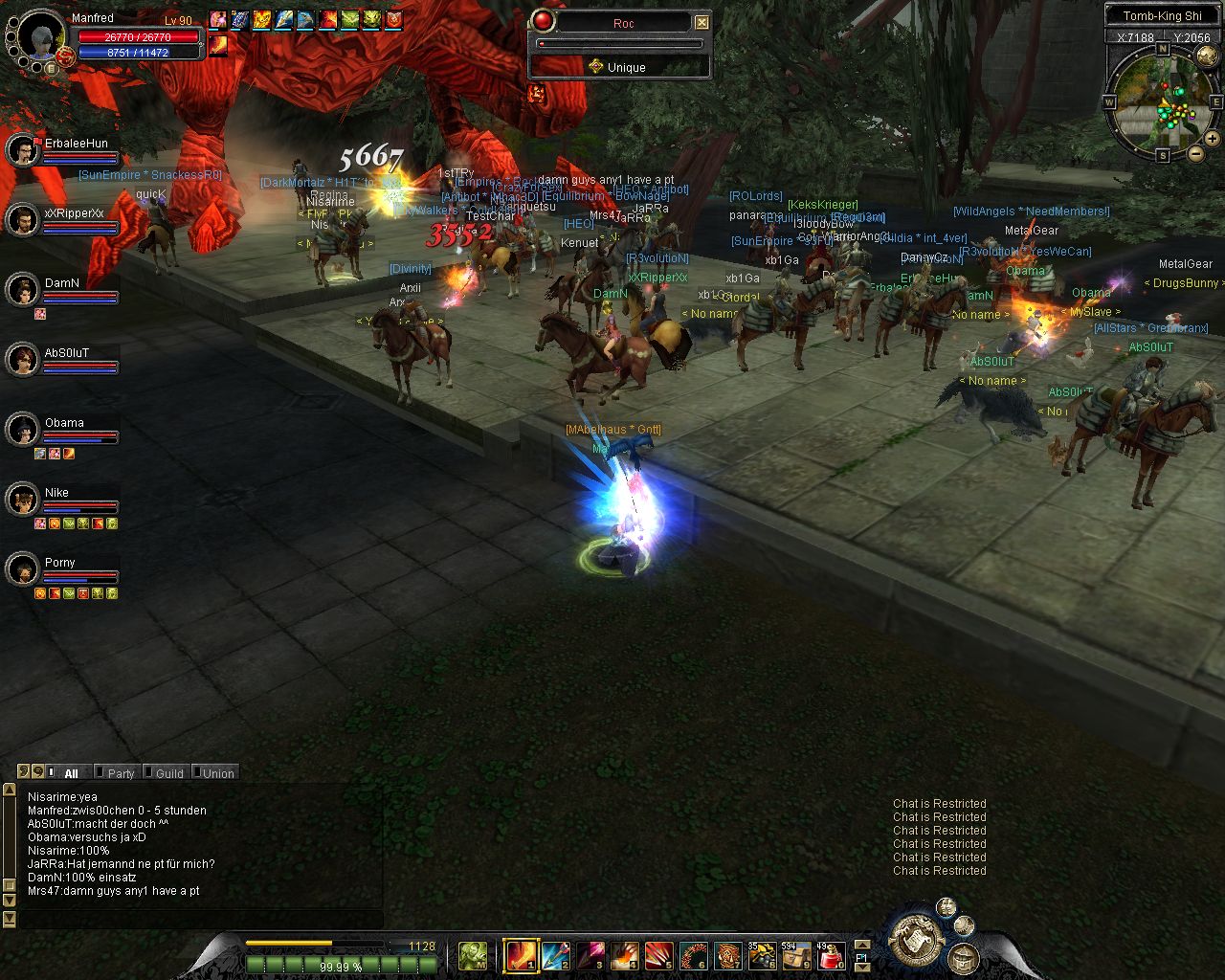The height and width of the screenshot is (980, 1225).
Task: Use the treasure chest item in slot 9
Action: [796, 954]
